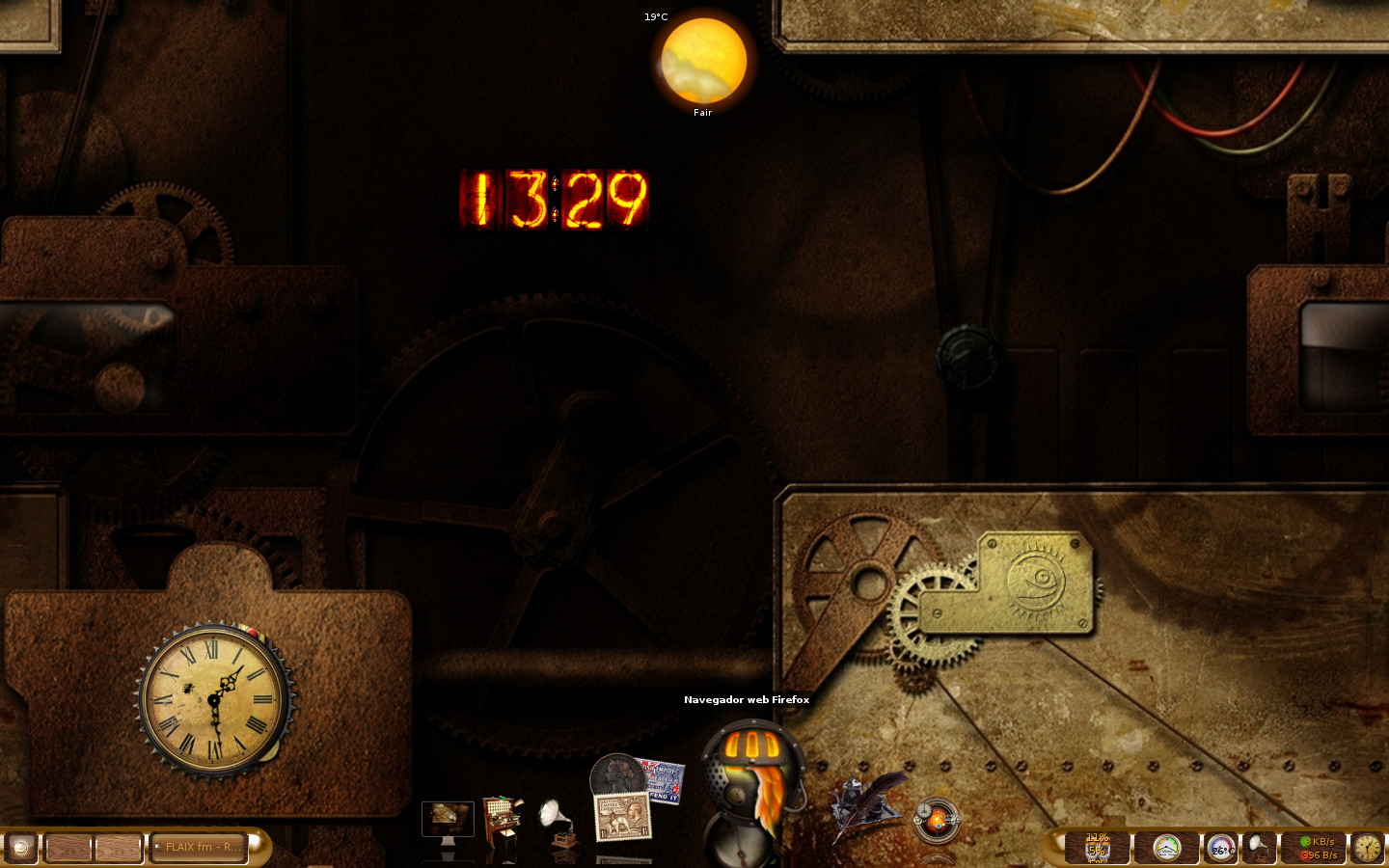
Task: Click the gramophone volume applet in panel
Action: click(x=1259, y=848)
